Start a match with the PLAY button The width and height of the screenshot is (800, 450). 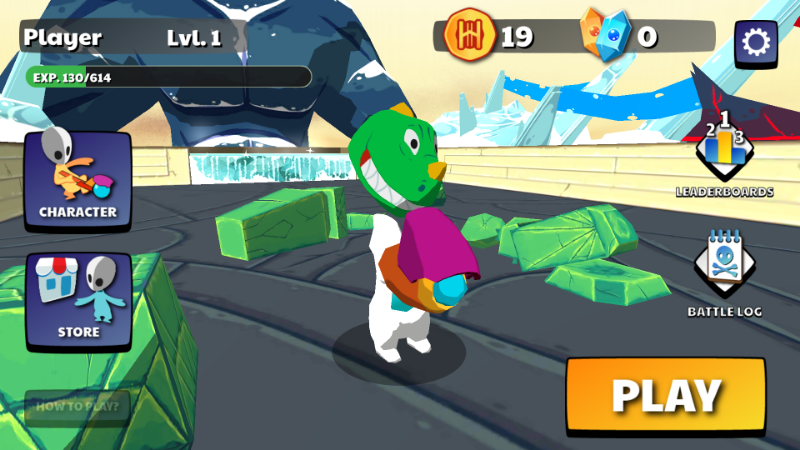[665, 395]
